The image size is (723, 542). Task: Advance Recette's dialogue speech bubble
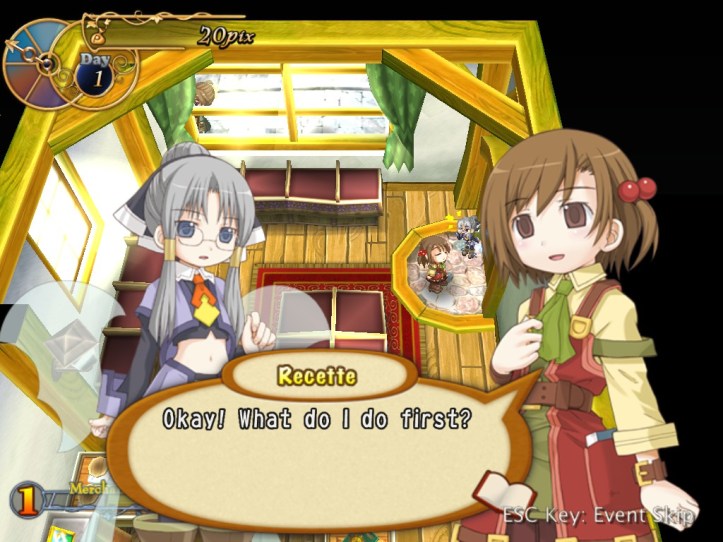[x=320, y=432]
